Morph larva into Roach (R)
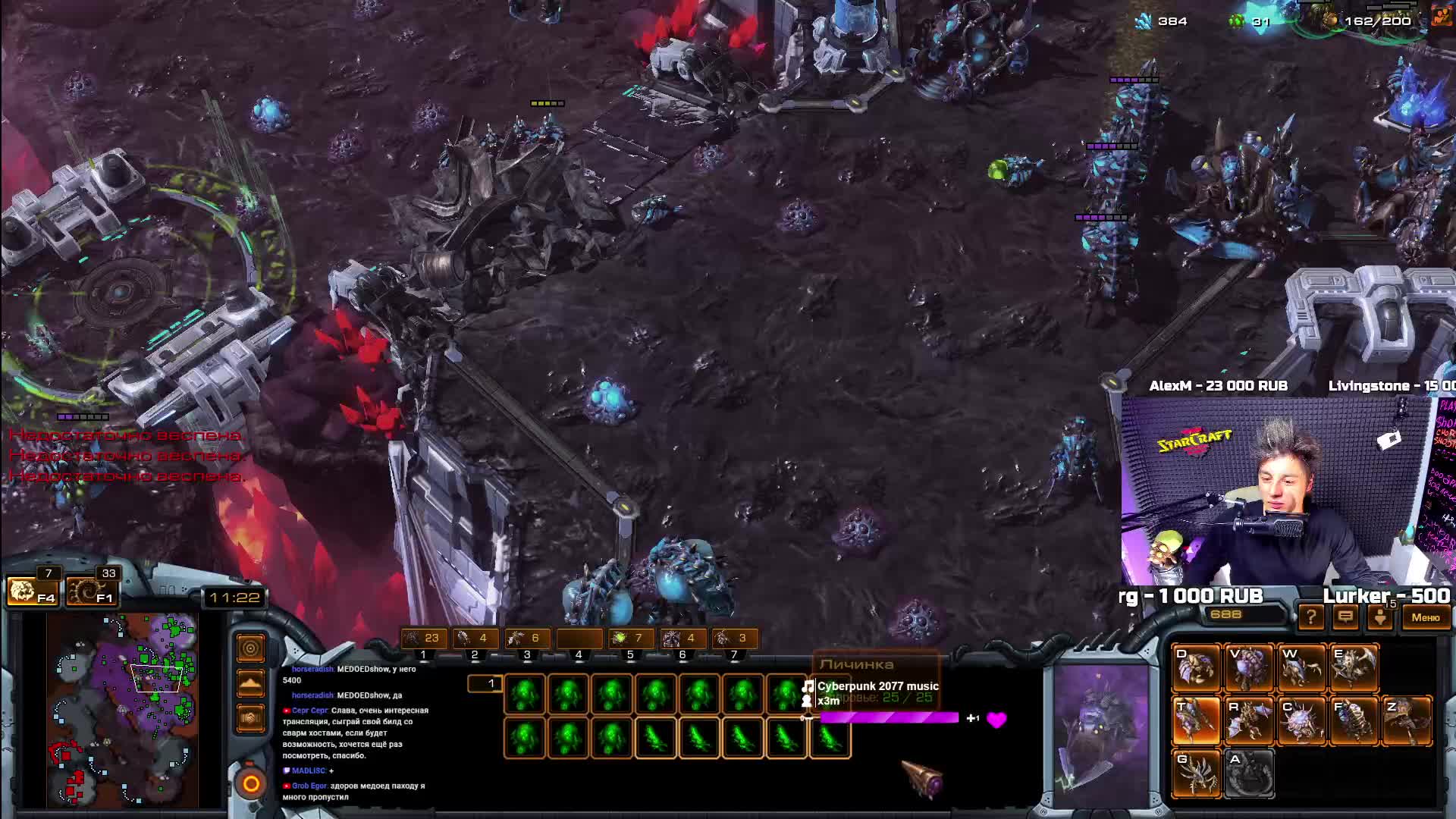This screenshot has height=819, width=1456. click(x=1248, y=720)
